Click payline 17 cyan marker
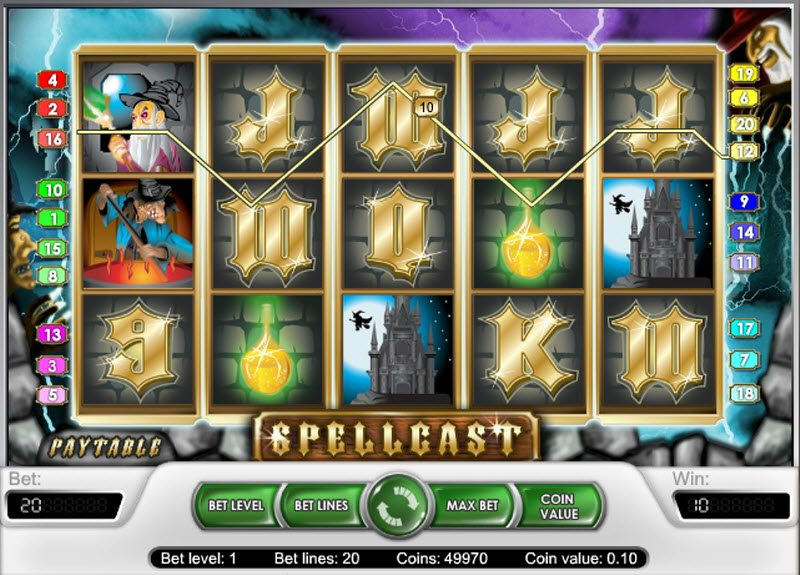Screen dimensions: 800x575 tap(743, 328)
